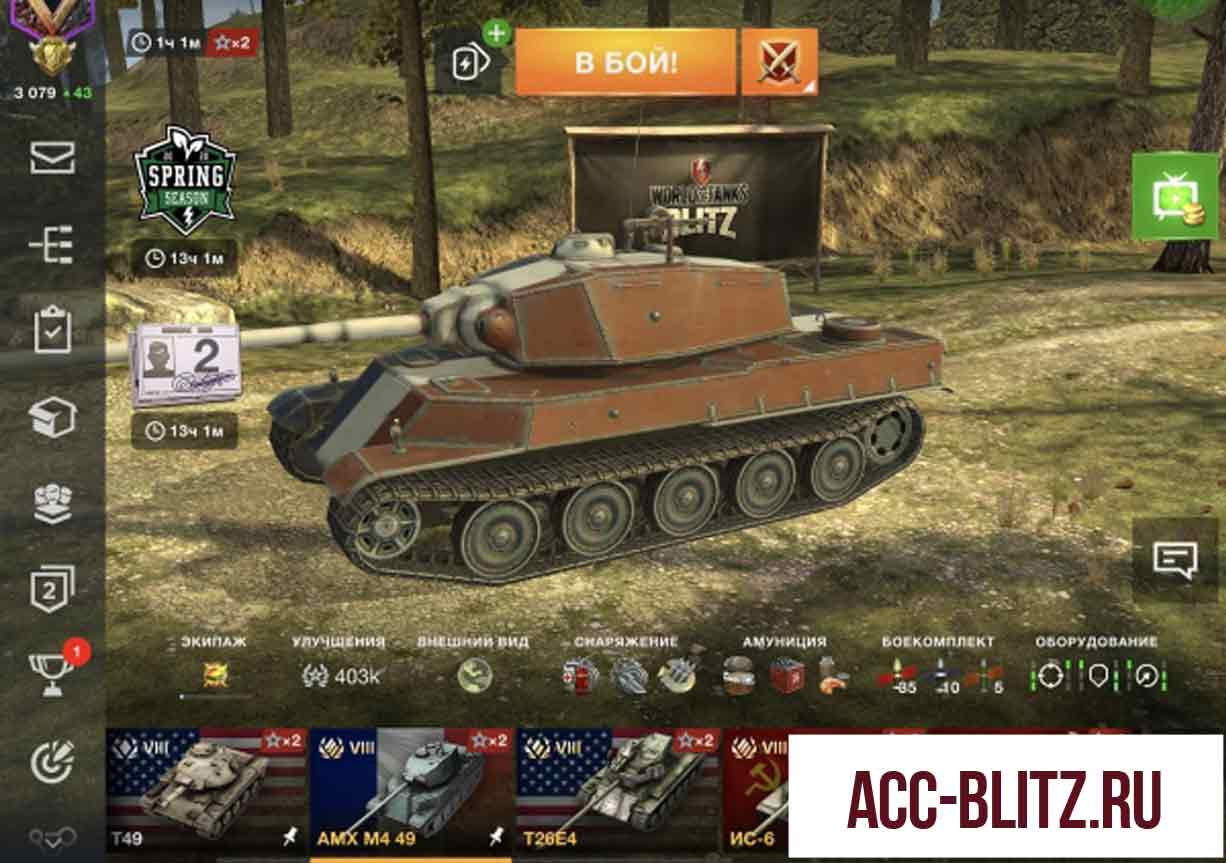The image size is (1226, 863).
Task: Open the green TV ad rewards button
Action: coord(1174,196)
